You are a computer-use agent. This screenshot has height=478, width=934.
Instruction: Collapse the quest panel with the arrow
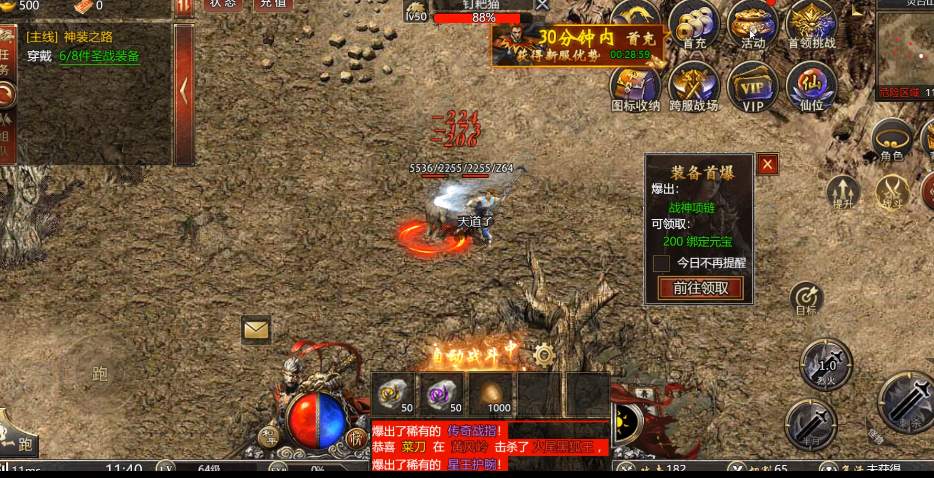[x=184, y=90]
